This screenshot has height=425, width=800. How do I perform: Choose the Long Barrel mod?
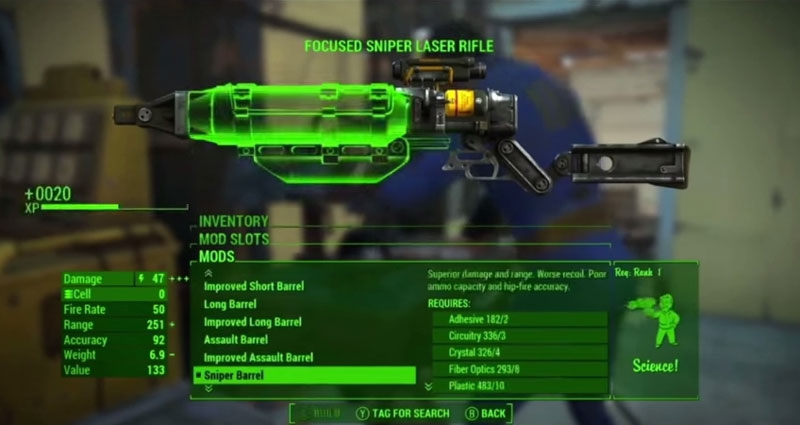[229, 304]
